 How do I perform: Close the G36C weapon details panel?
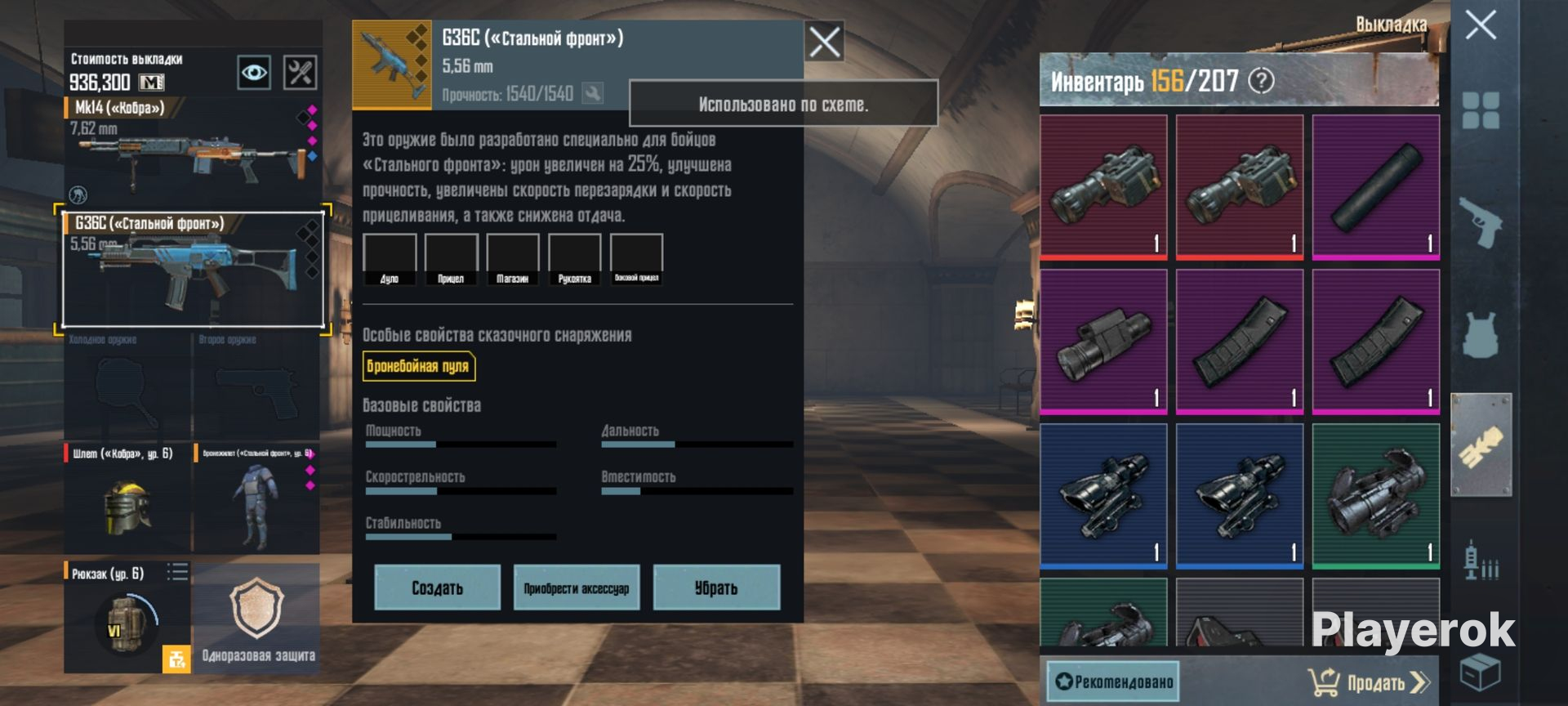(824, 42)
